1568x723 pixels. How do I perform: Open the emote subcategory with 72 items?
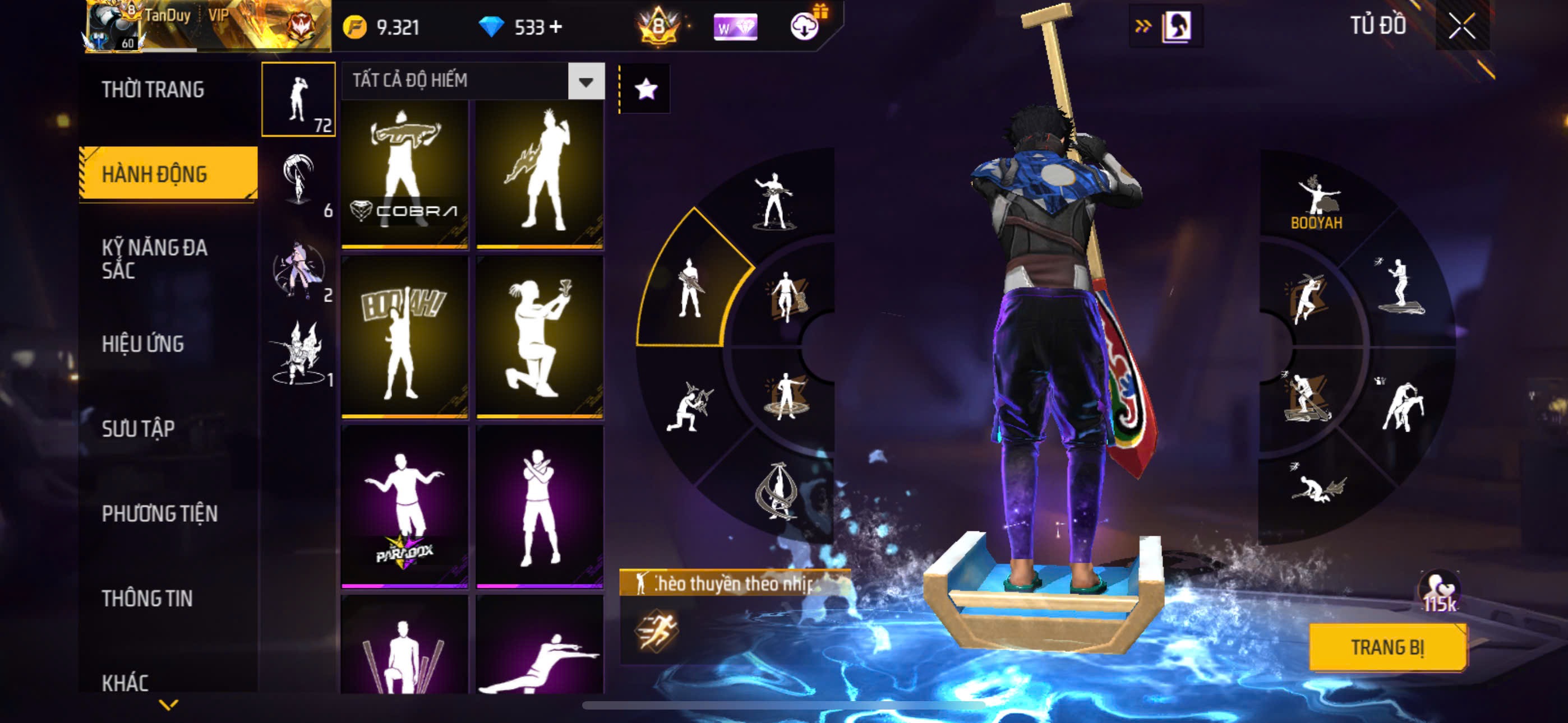[x=298, y=99]
